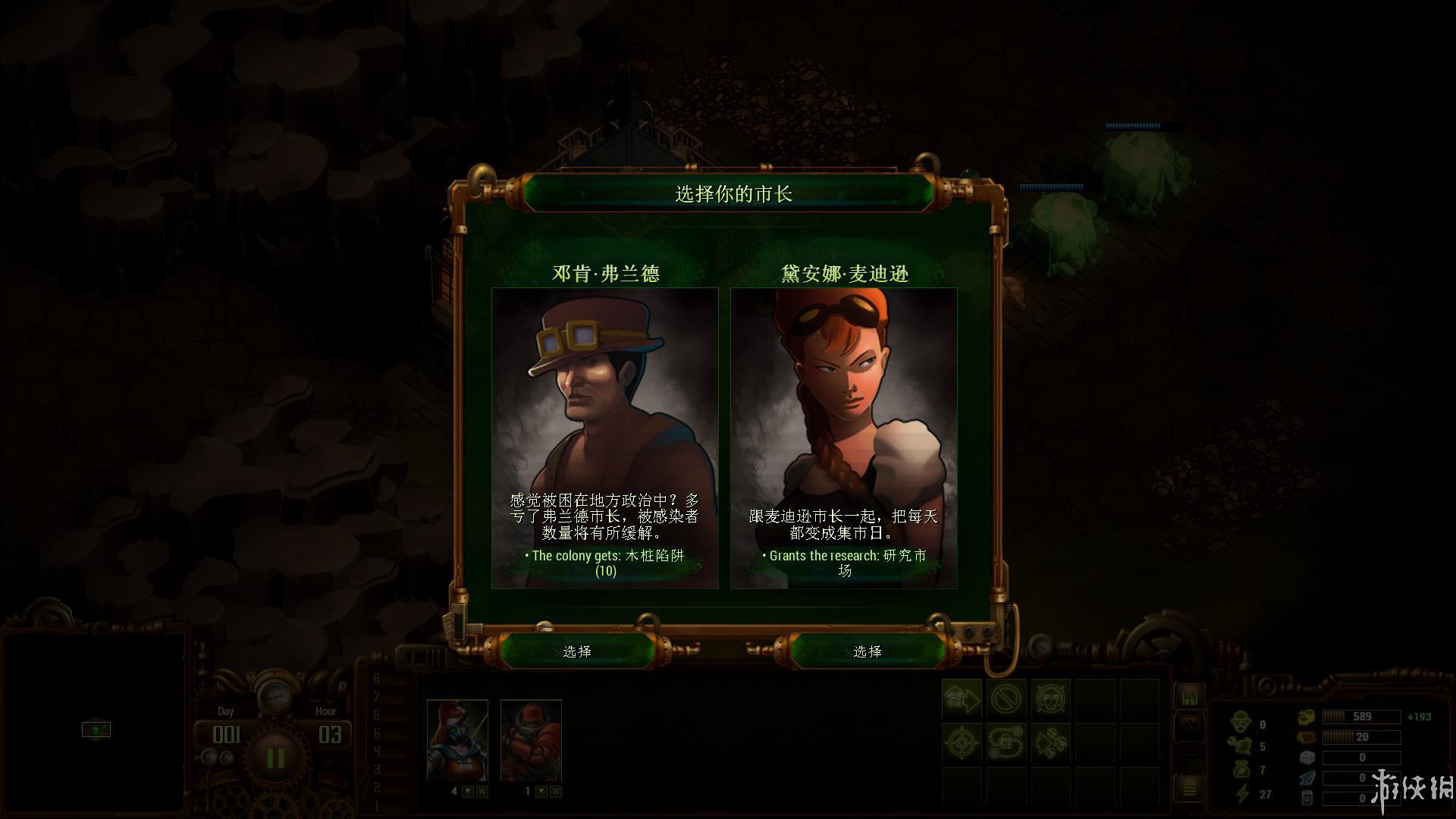The width and height of the screenshot is (1456, 819).
Task: Click the X button under the soldier portrait
Action: tap(556, 792)
